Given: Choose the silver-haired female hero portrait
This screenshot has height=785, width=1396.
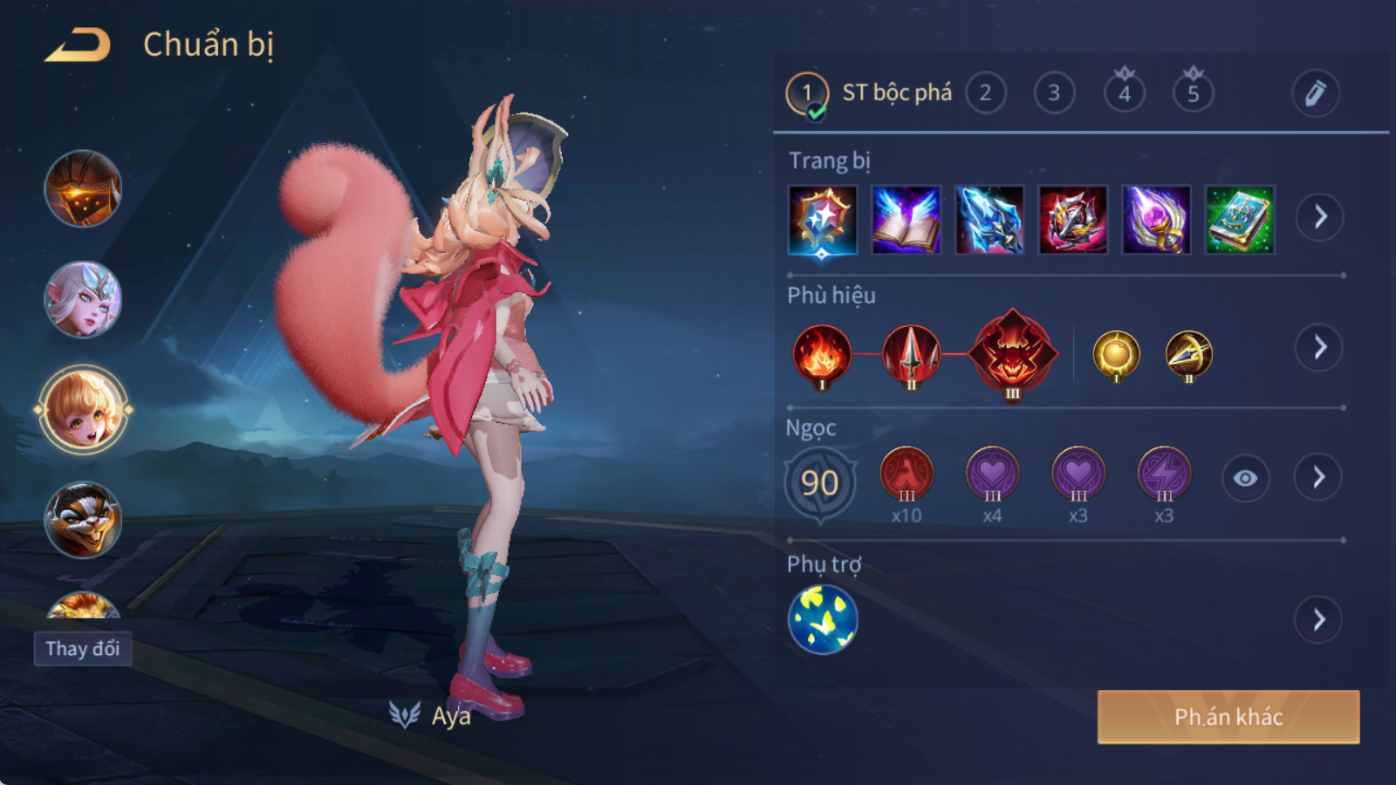Looking at the screenshot, I should (83, 299).
